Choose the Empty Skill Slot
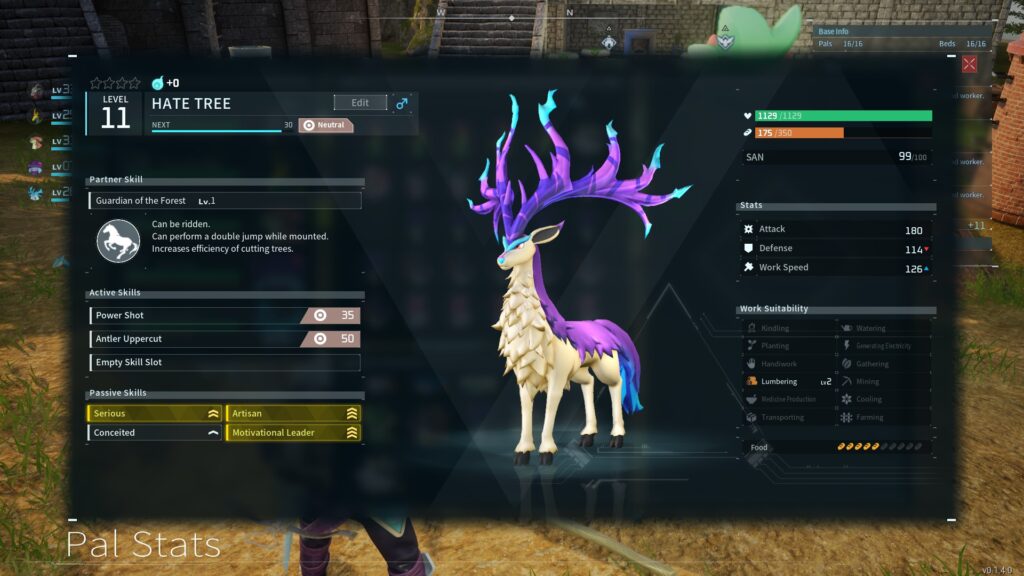 tap(224, 362)
